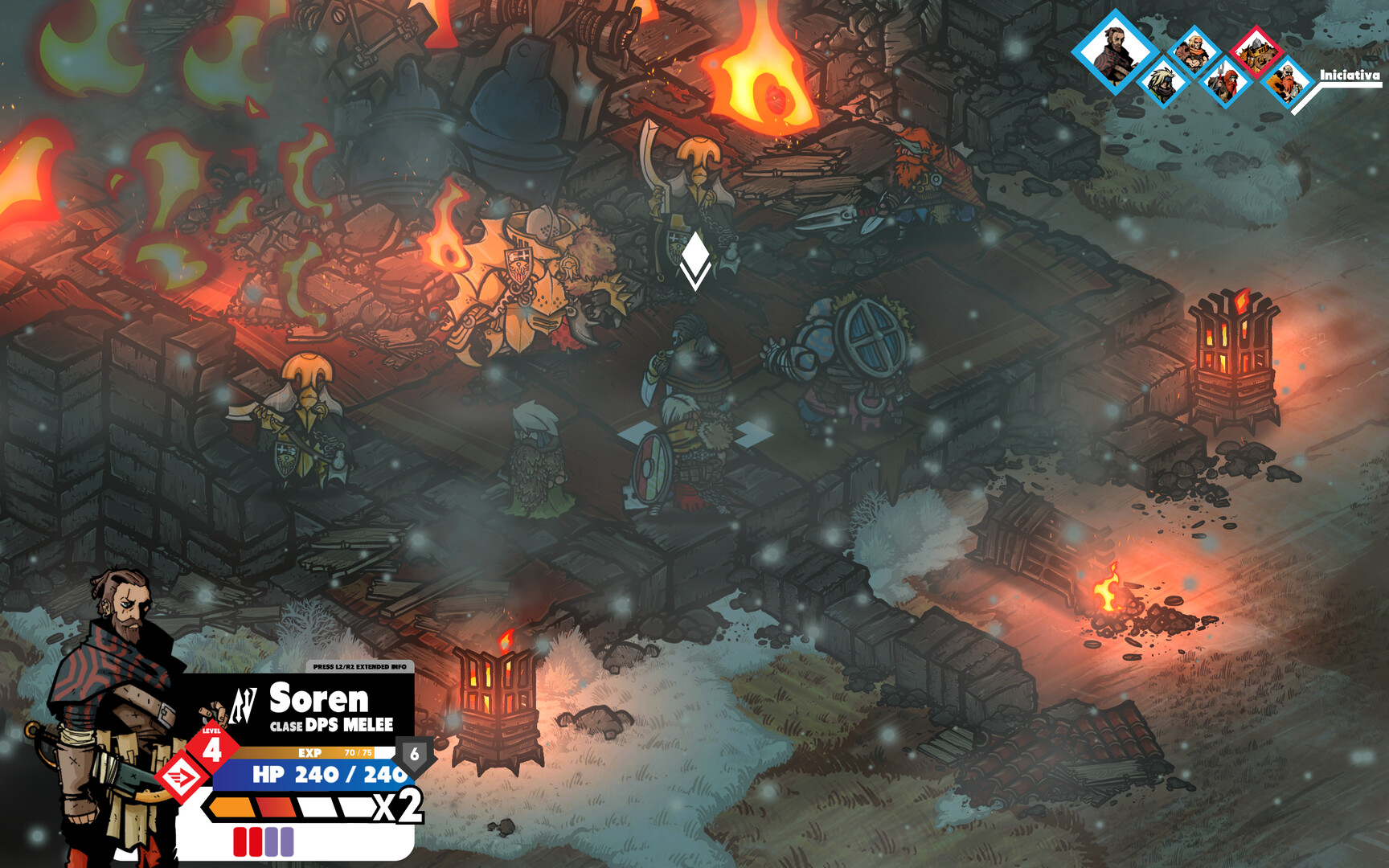Click the red enemy knight portrait in initiative order
The image size is (1389, 868).
point(1256,51)
